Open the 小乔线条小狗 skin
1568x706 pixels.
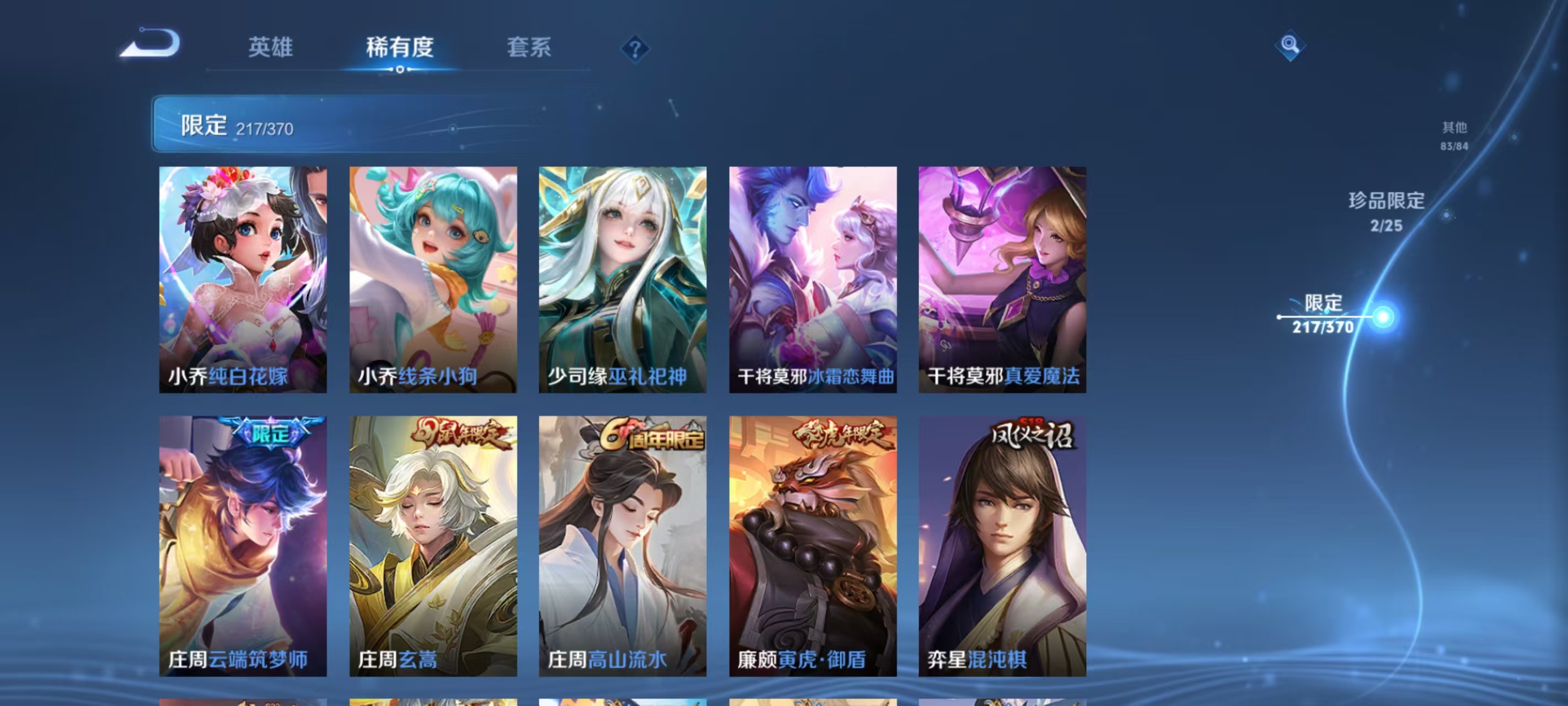point(433,280)
